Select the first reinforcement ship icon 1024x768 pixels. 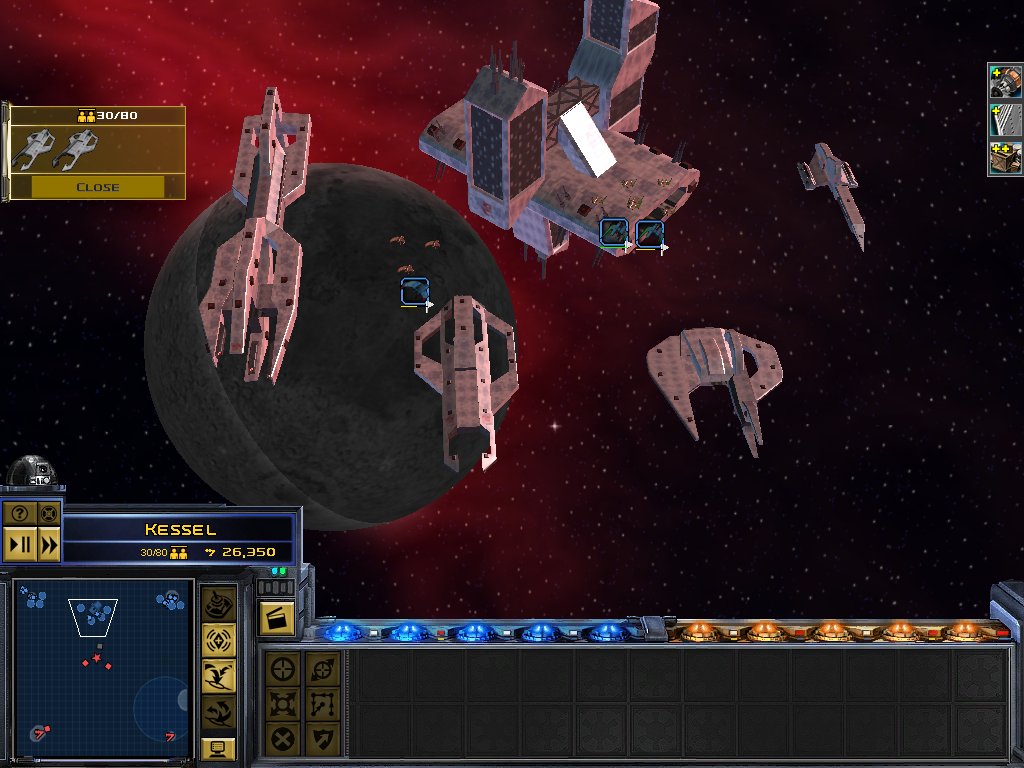[x=33, y=149]
